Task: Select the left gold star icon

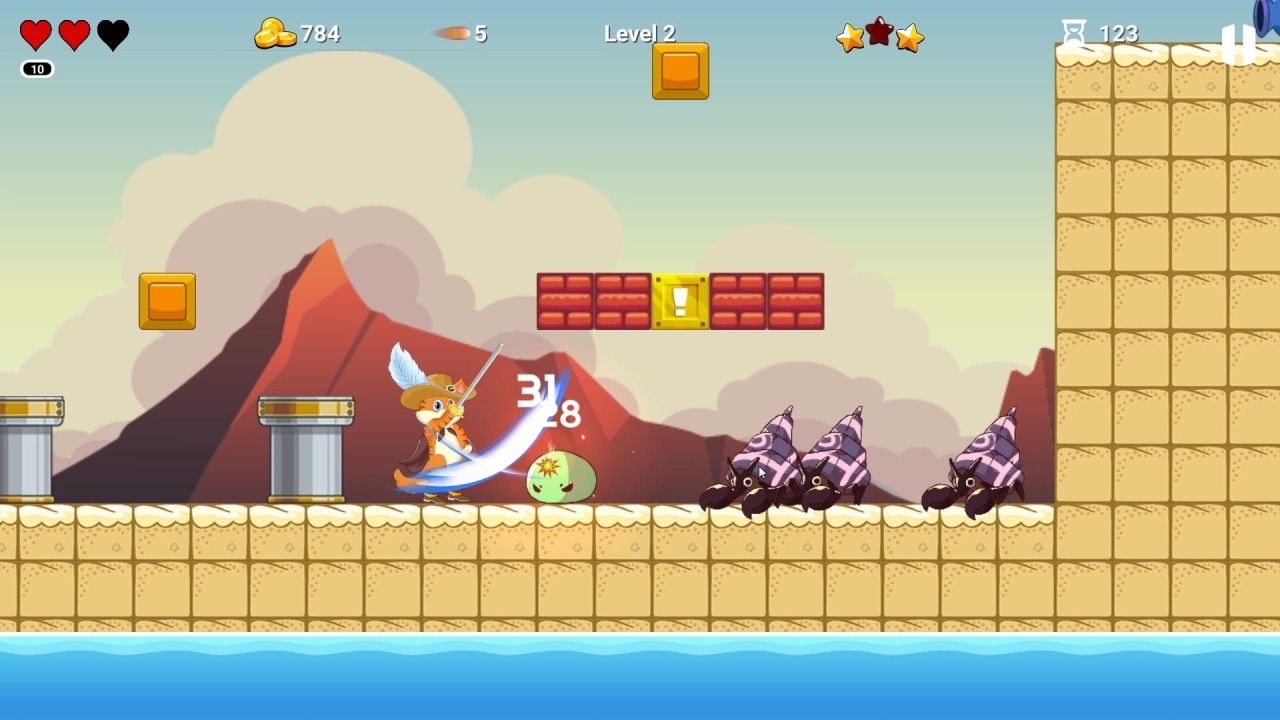Action: click(851, 38)
